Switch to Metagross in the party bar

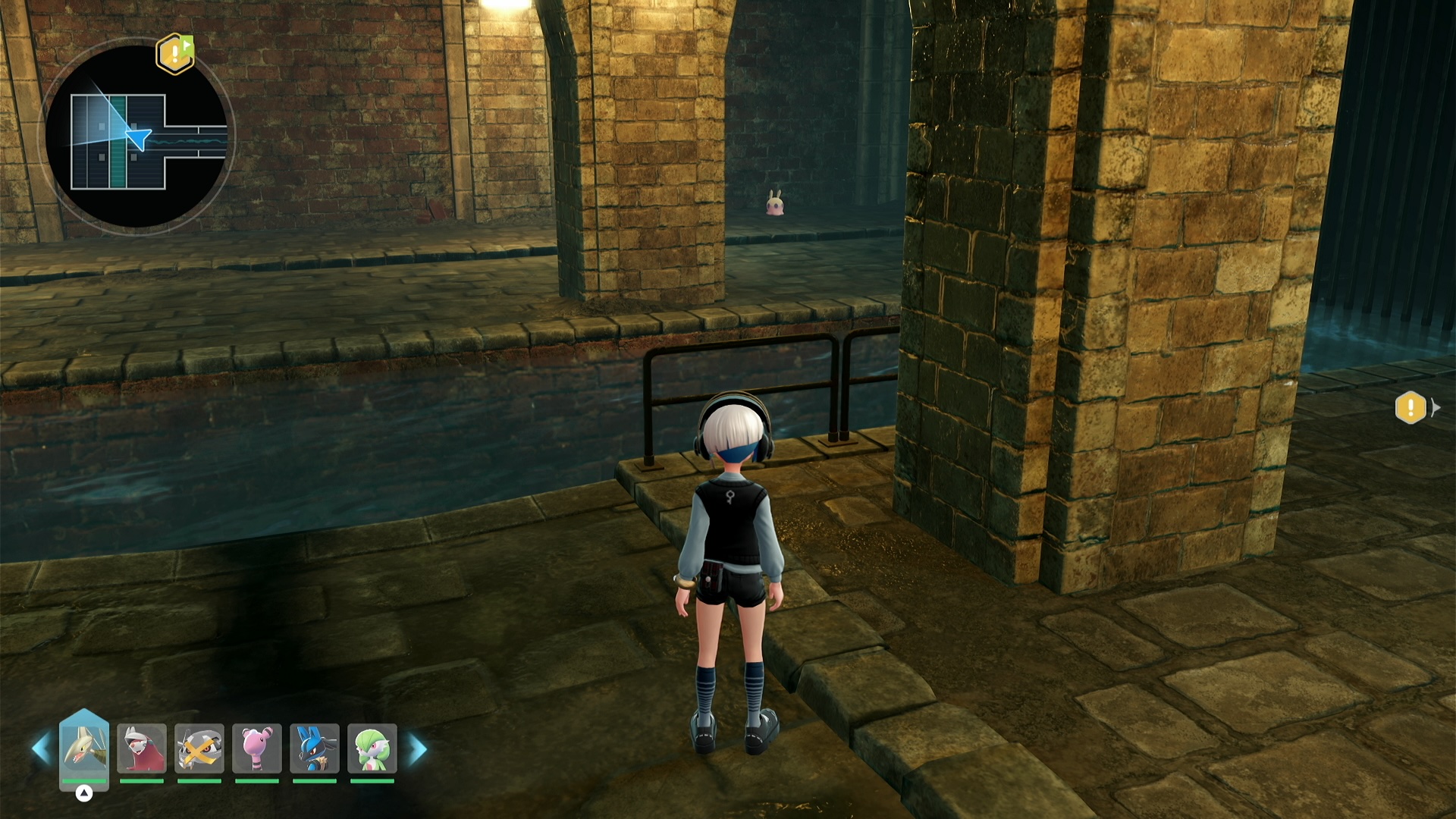tap(199, 748)
